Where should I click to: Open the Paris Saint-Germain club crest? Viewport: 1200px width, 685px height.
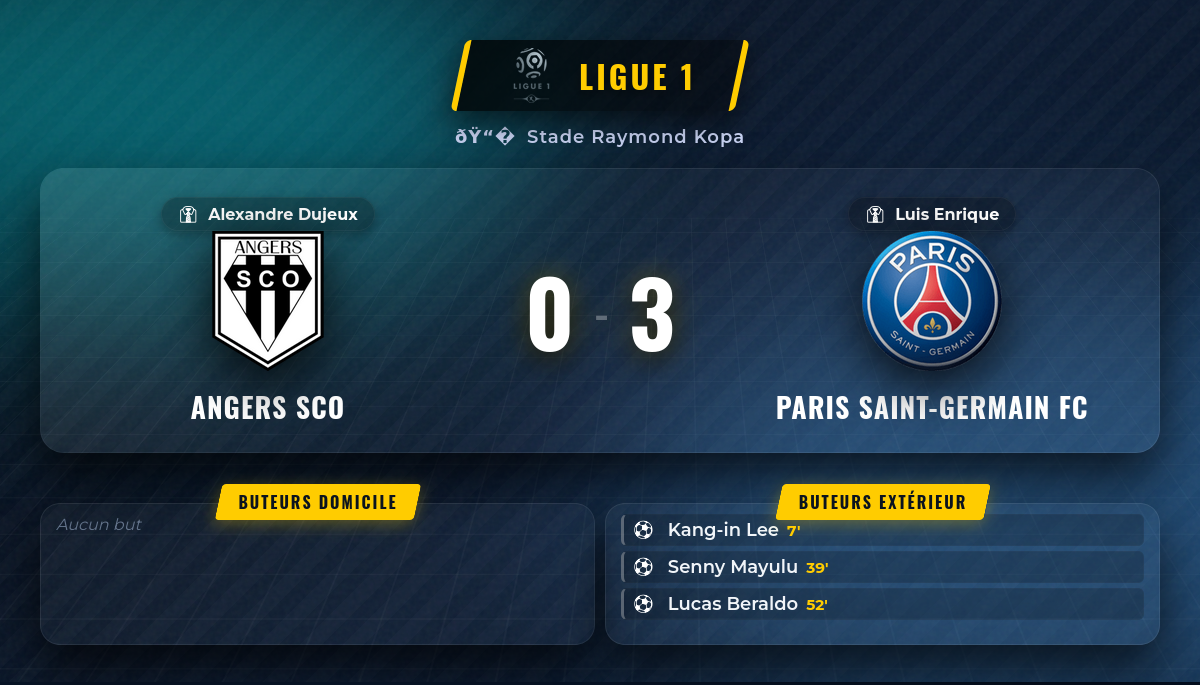pos(931,300)
